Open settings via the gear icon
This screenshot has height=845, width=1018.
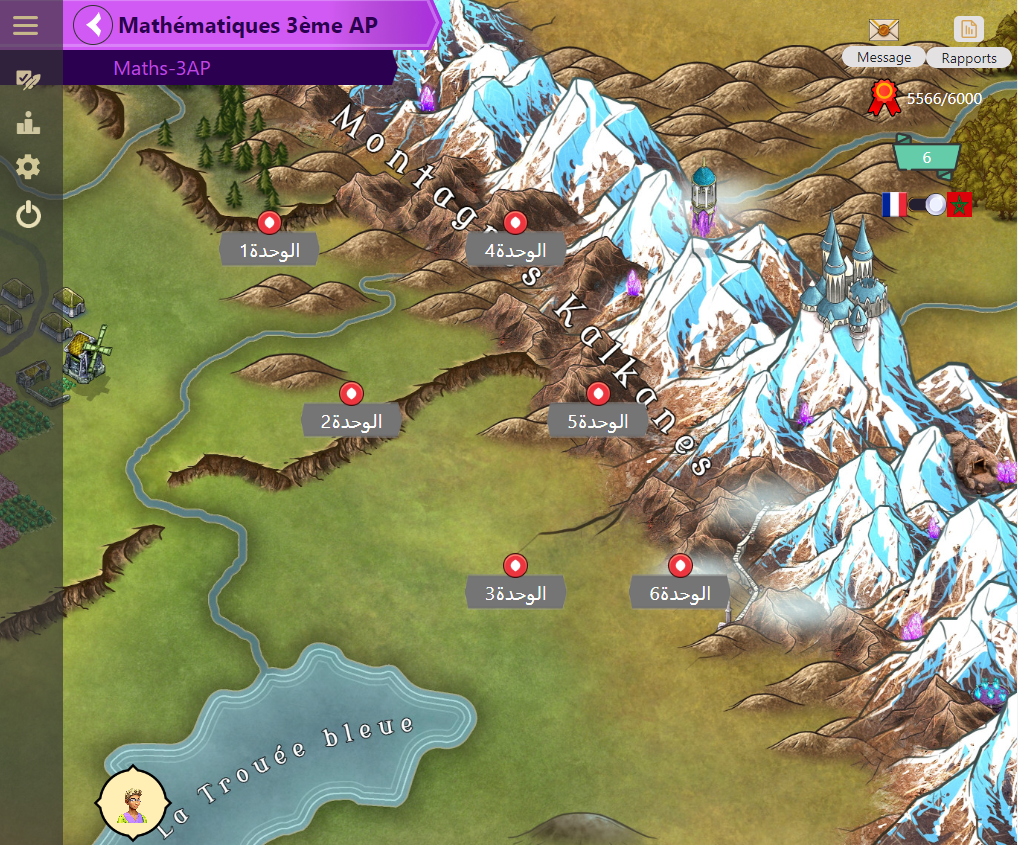(x=28, y=168)
